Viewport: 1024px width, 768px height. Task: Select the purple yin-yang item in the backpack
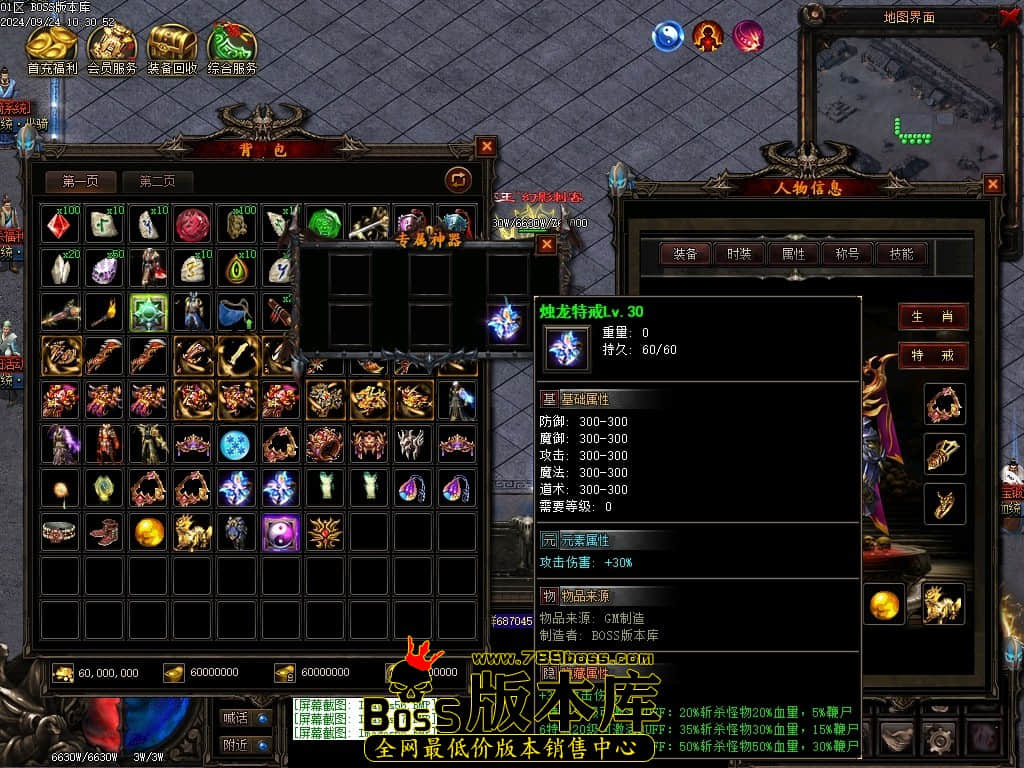pyautogui.click(x=280, y=533)
